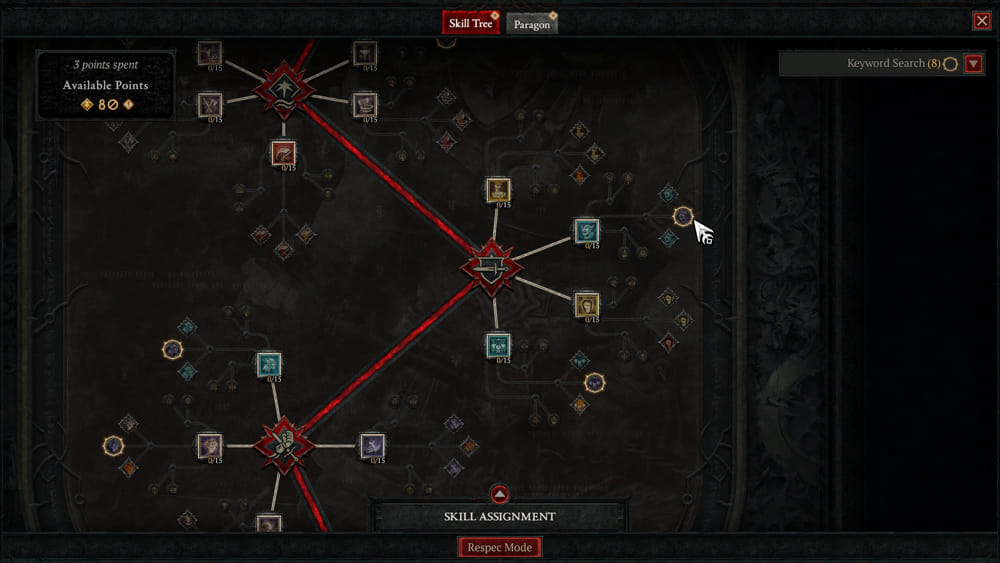This screenshot has width=1000, height=563.
Task: Select the fist-and-sword cluster hub node
Action: point(284,445)
